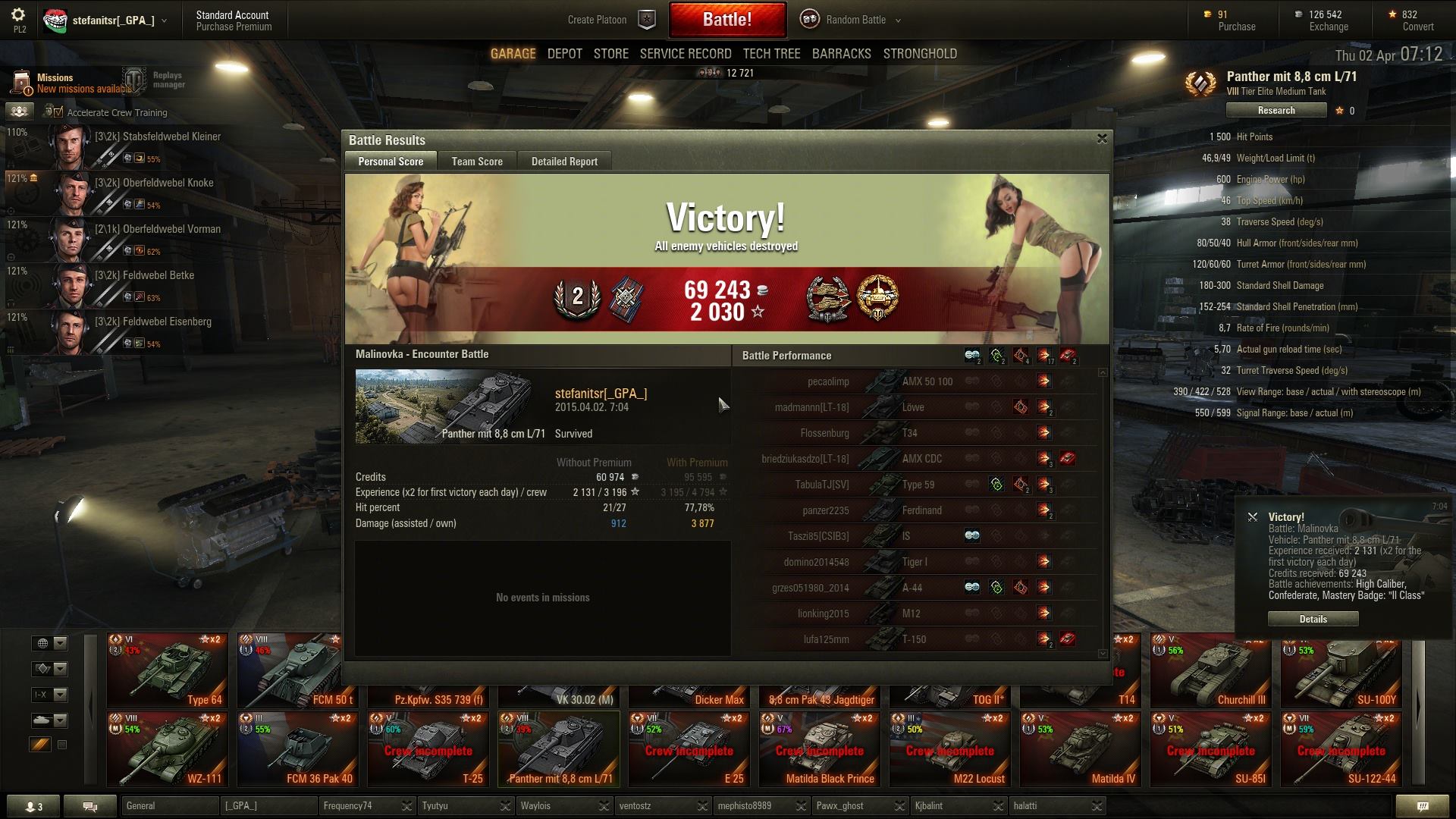Switch to the Team Score tab
The width and height of the screenshot is (1456, 819).
(477, 162)
